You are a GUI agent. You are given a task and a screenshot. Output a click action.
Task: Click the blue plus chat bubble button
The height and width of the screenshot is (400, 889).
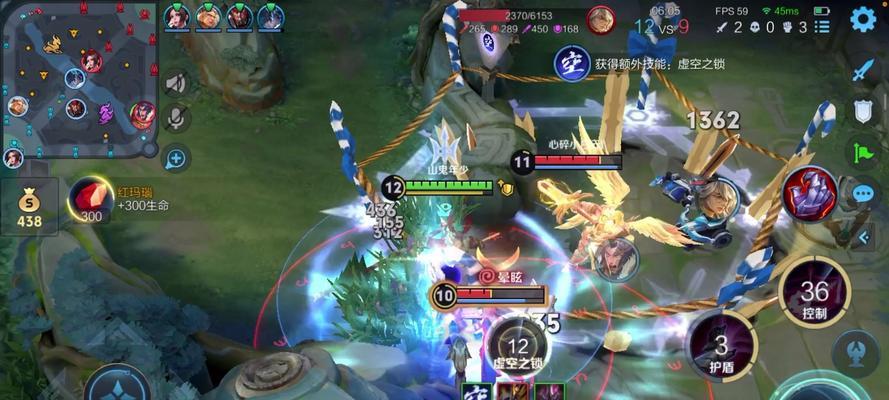tap(175, 157)
